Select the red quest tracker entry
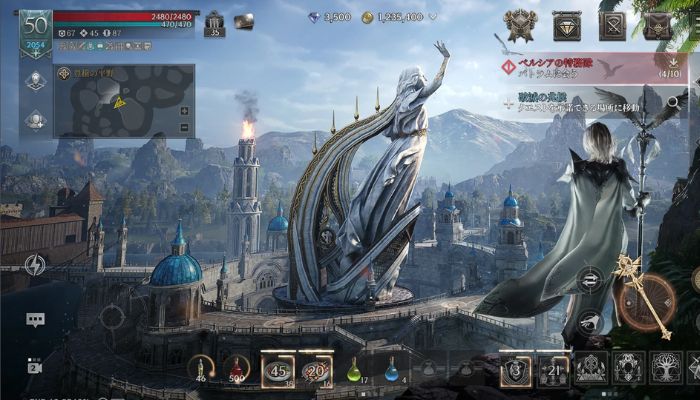The height and width of the screenshot is (400, 700). [580, 67]
